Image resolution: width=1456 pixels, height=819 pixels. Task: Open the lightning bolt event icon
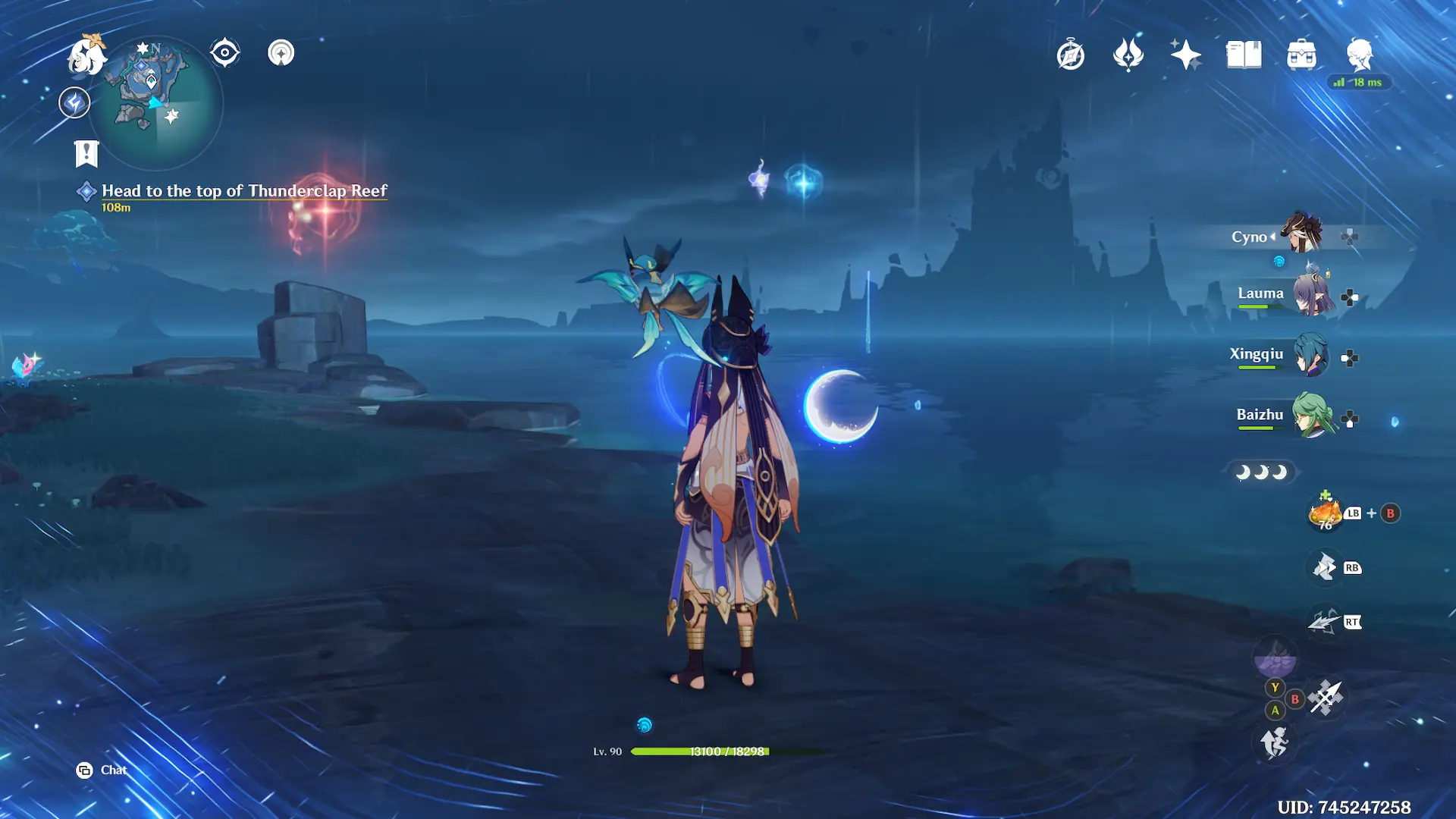tap(74, 102)
